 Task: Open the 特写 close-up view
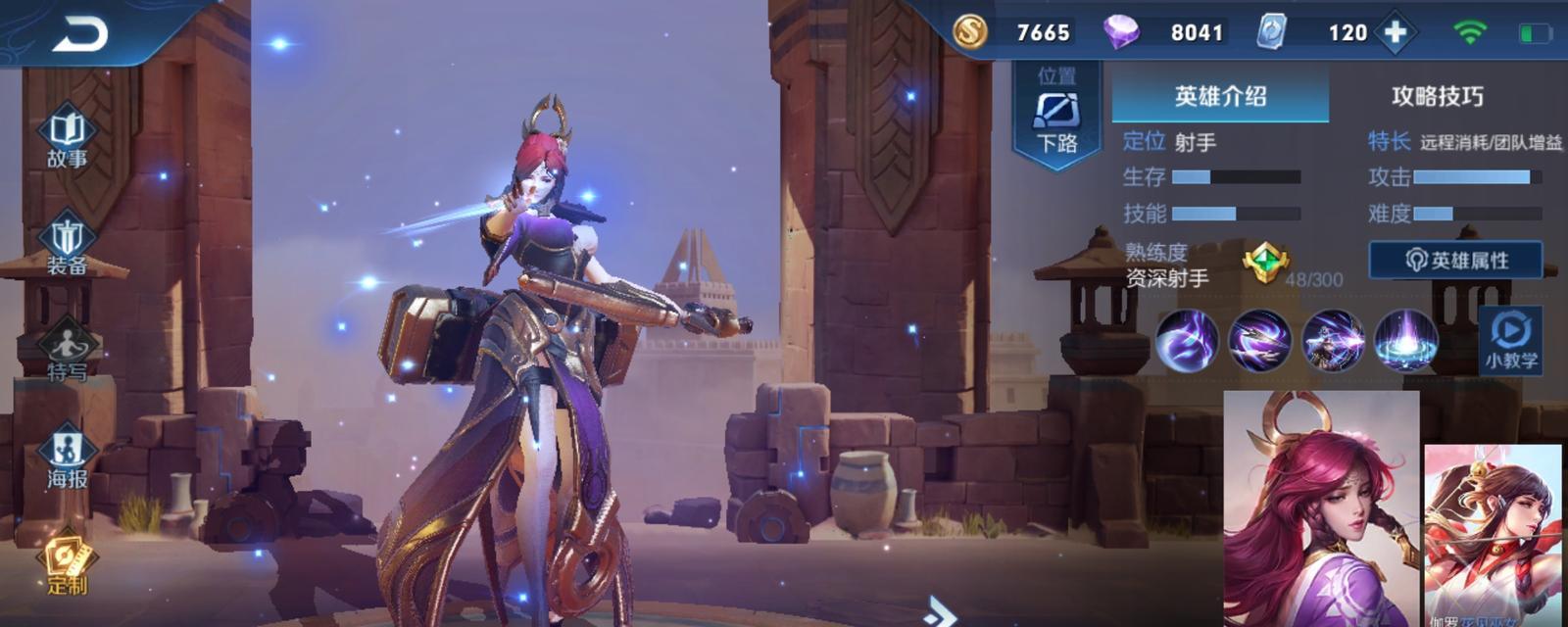pos(67,353)
